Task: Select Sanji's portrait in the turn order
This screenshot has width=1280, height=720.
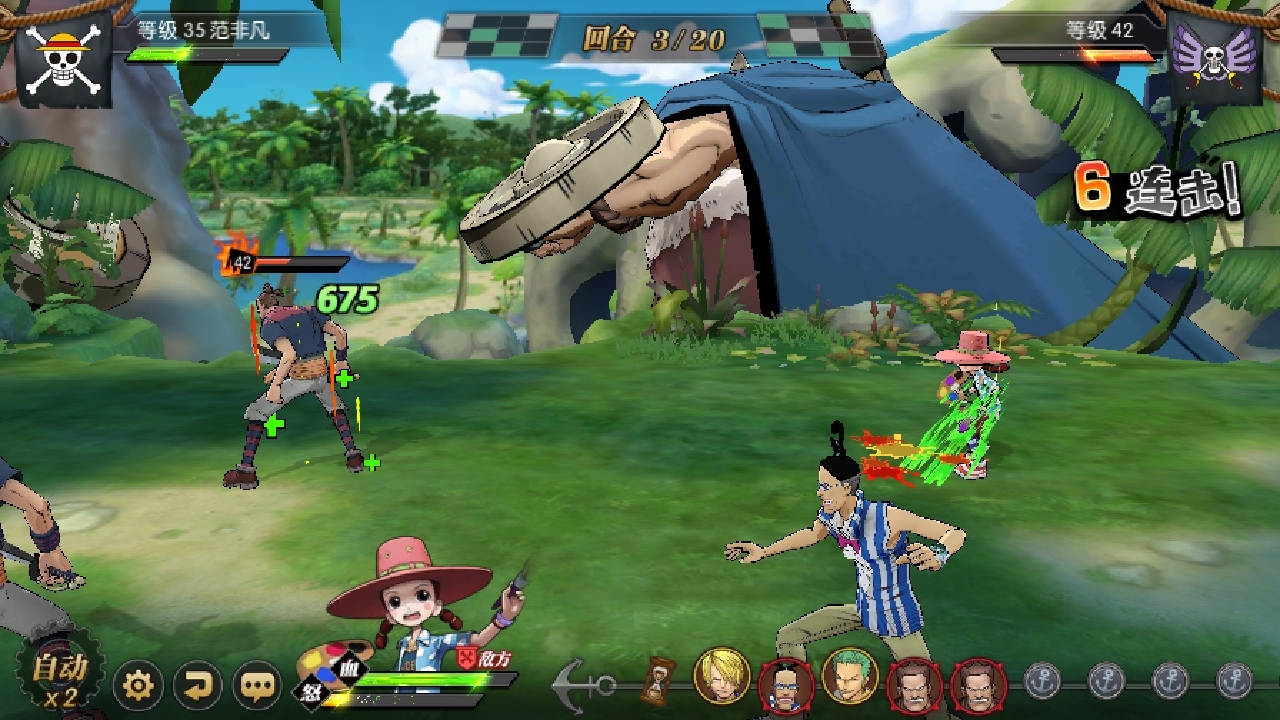Action: tap(721, 676)
